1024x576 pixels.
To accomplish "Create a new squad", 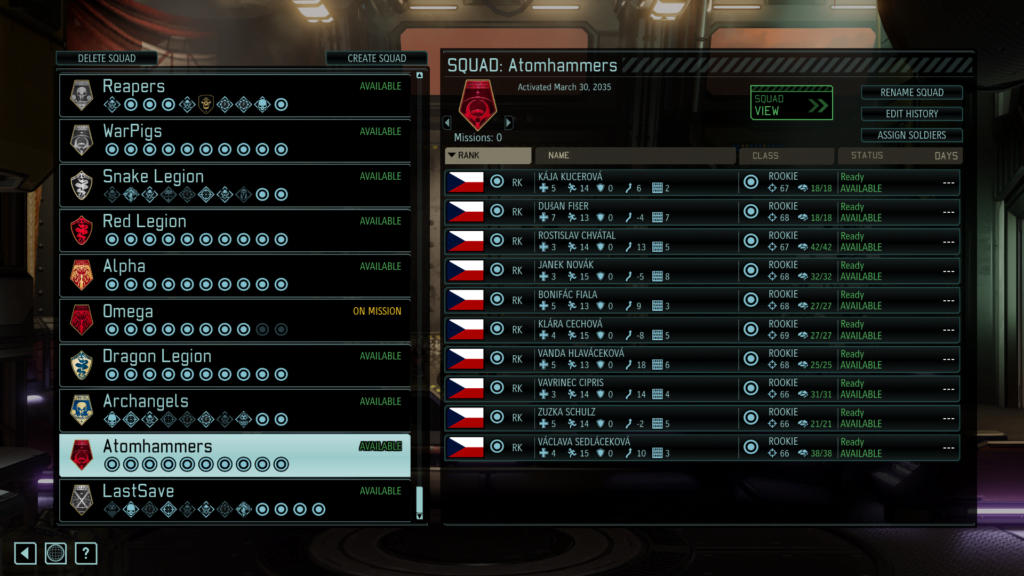I will click(x=376, y=58).
